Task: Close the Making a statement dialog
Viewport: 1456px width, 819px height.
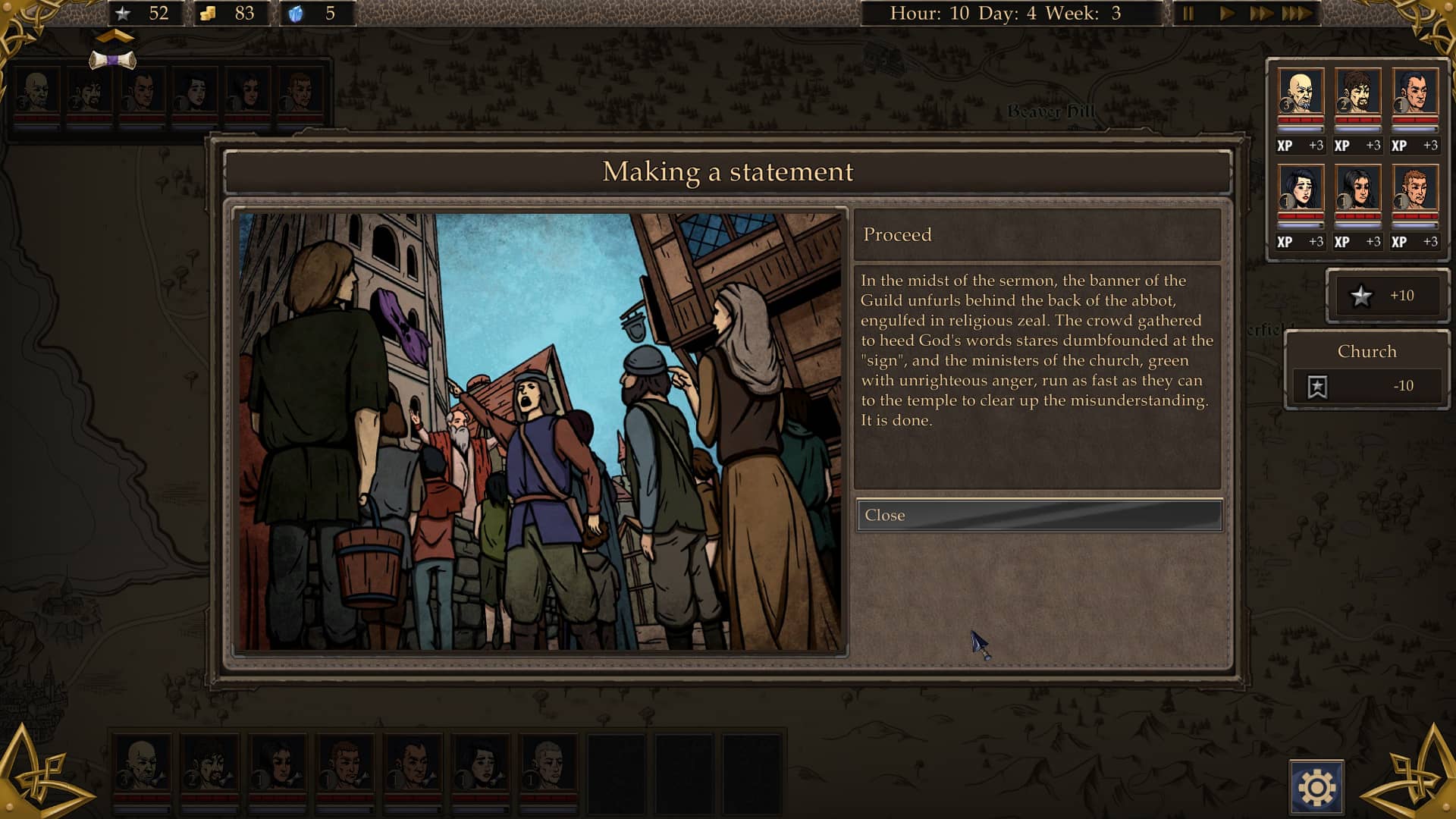Action: click(x=1038, y=515)
